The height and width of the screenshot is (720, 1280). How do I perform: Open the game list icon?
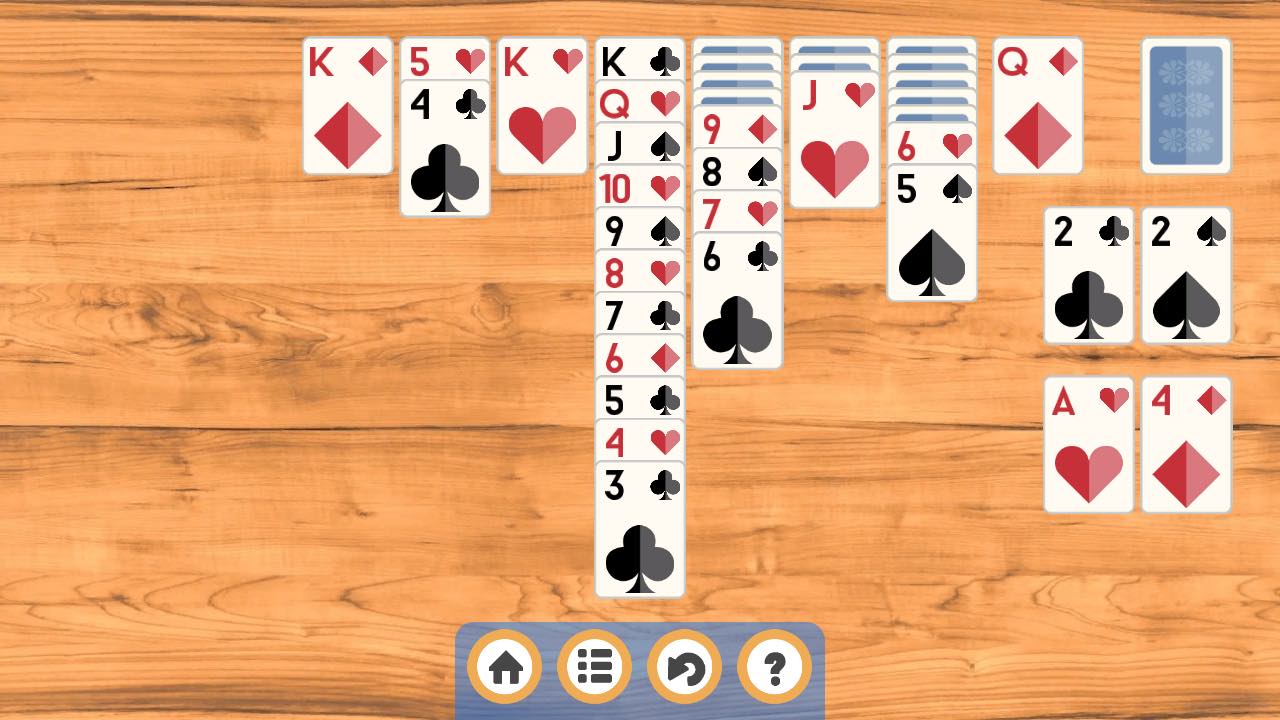595,666
